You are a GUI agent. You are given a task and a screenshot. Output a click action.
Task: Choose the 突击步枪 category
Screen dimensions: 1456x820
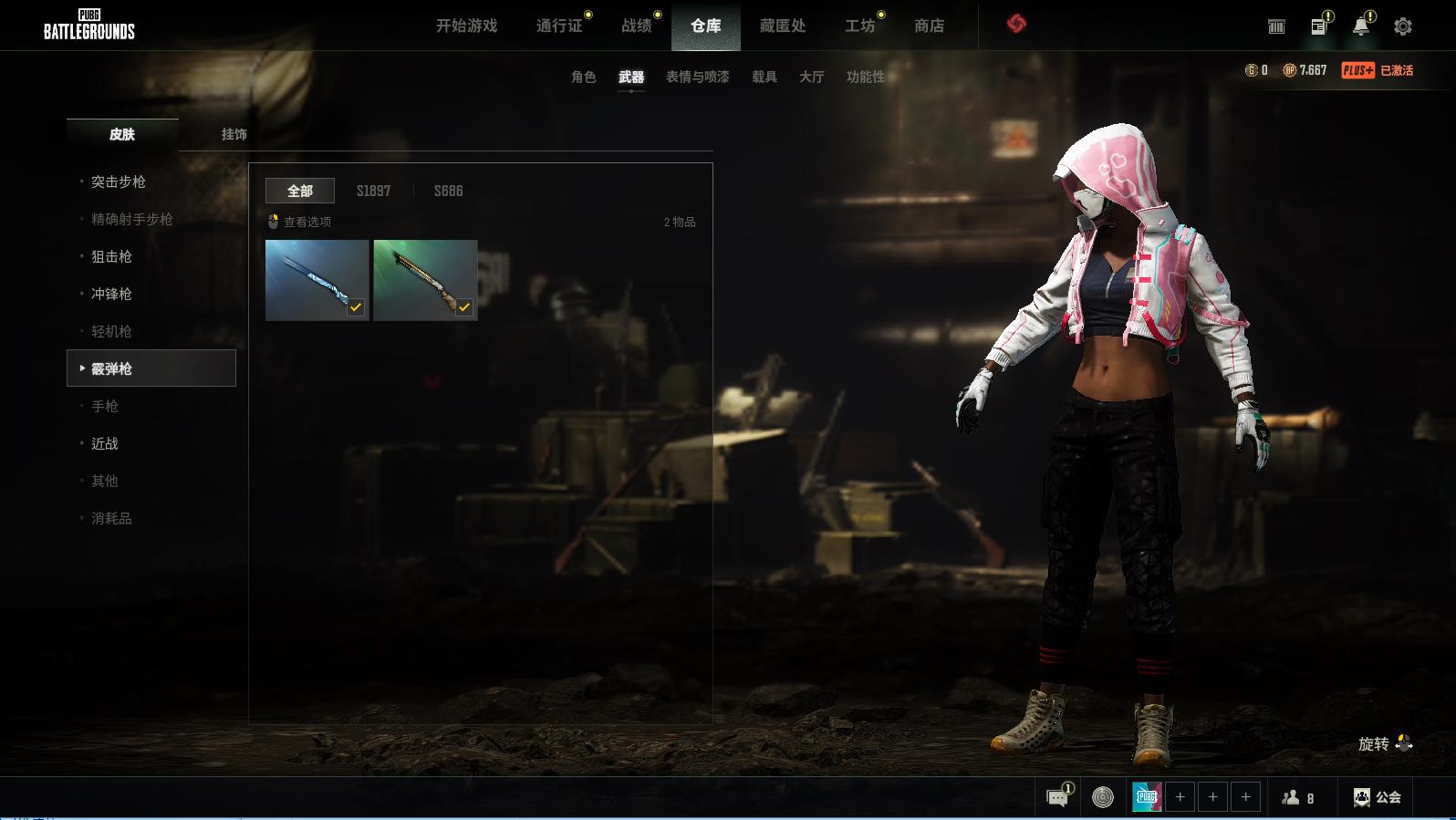tap(119, 182)
